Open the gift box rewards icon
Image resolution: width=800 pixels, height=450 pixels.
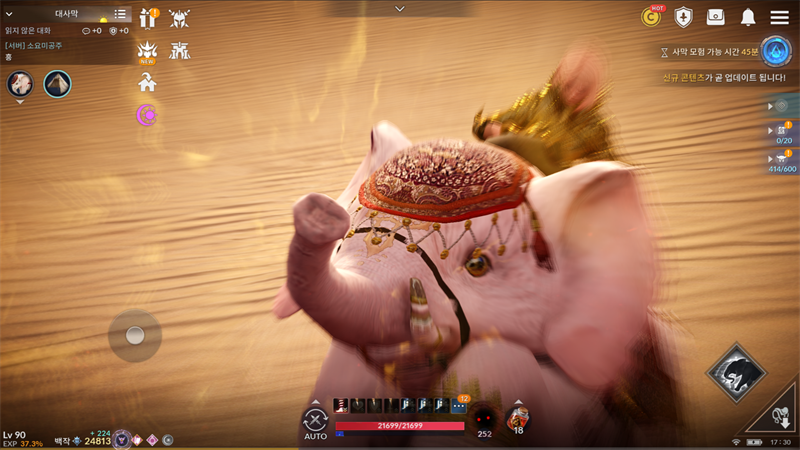(148, 18)
